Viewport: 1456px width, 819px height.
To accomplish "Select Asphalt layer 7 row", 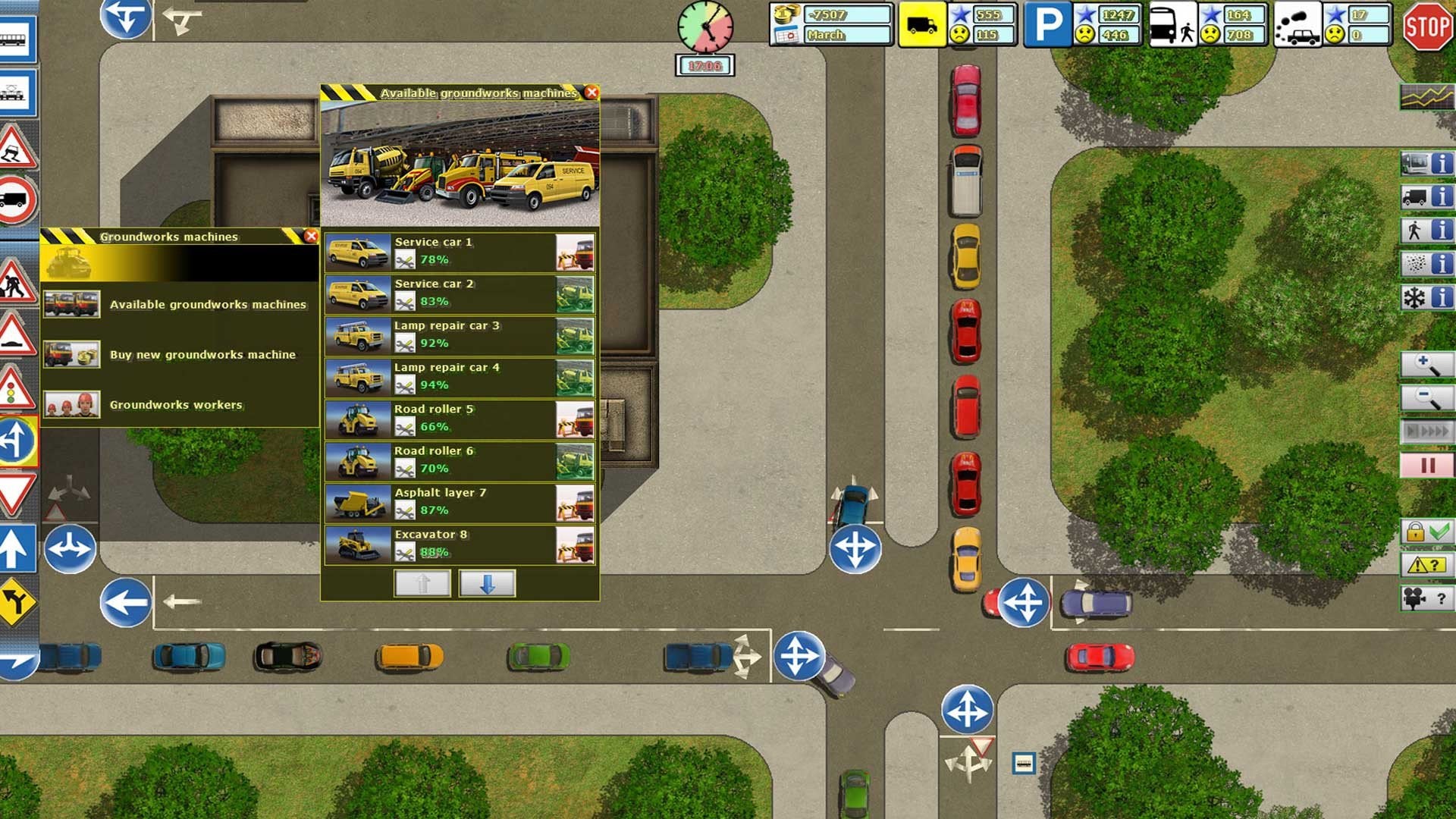I will point(460,502).
